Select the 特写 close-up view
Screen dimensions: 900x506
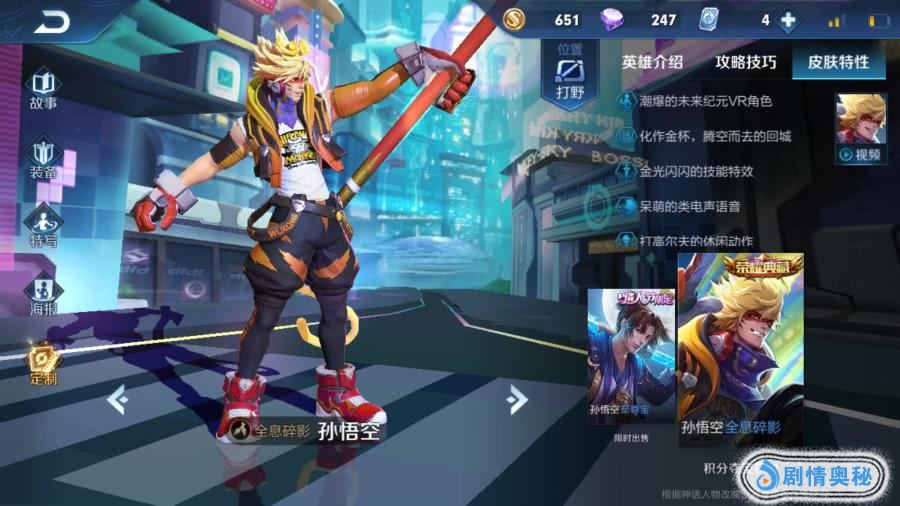(43, 227)
